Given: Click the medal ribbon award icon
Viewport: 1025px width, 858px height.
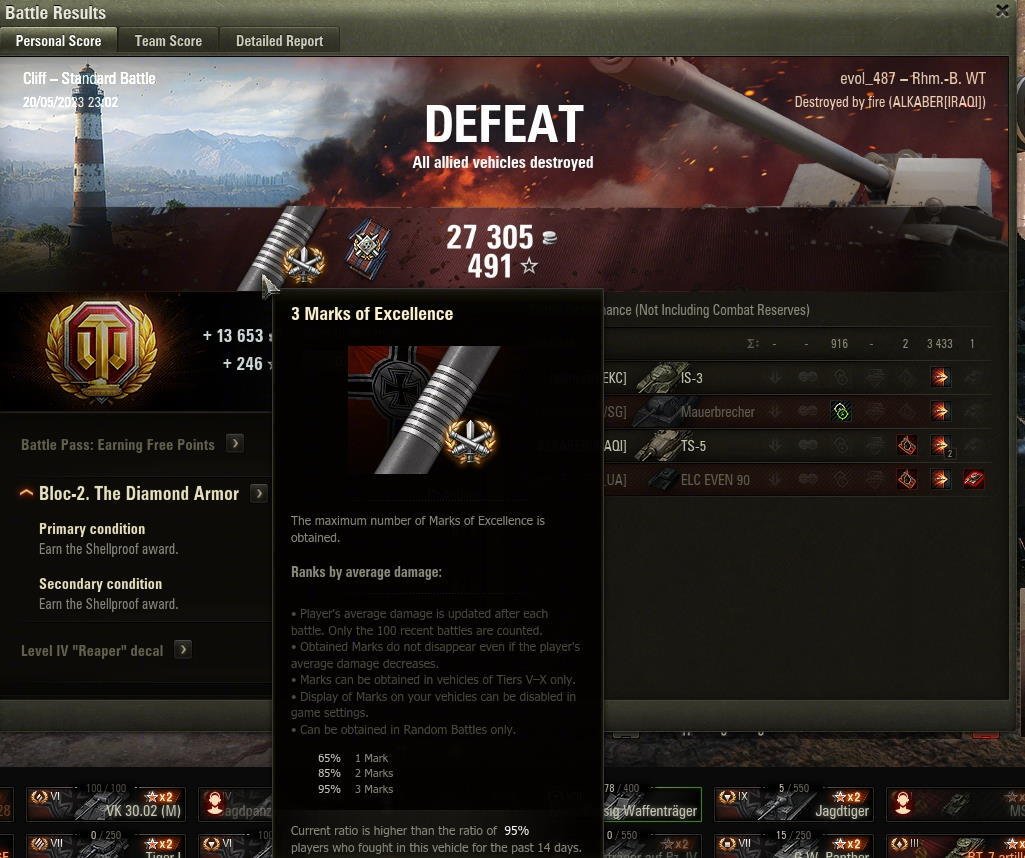Looking at the screenshot, I should (x=367, y=249).
